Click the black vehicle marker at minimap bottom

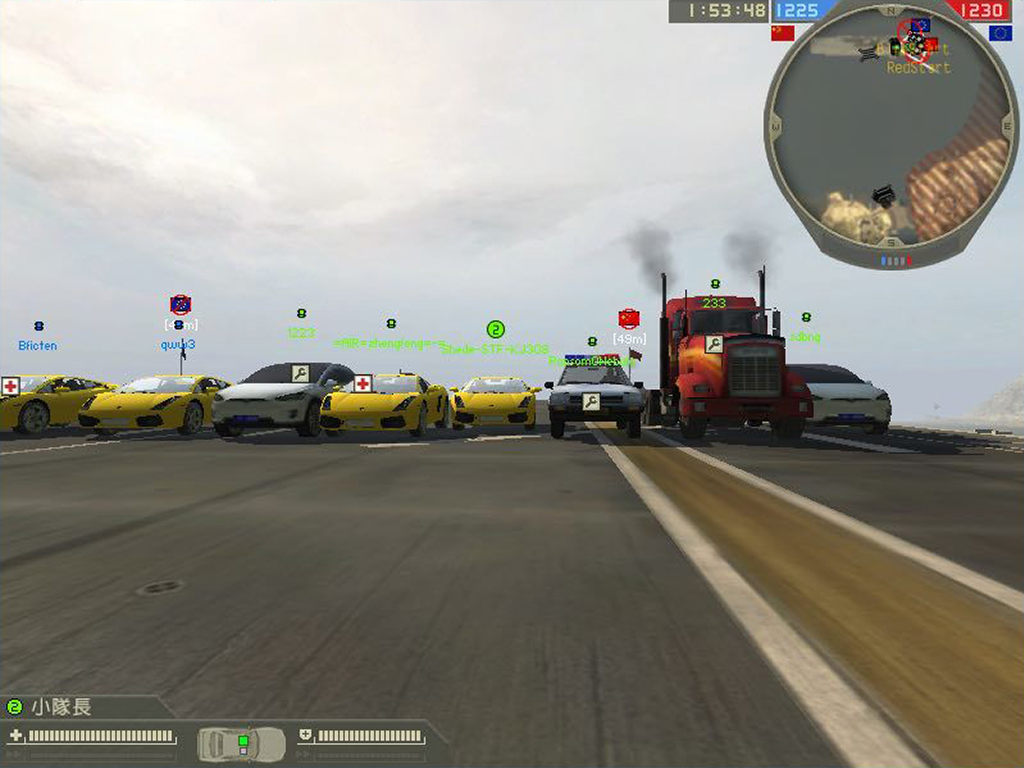coord(882,195)
